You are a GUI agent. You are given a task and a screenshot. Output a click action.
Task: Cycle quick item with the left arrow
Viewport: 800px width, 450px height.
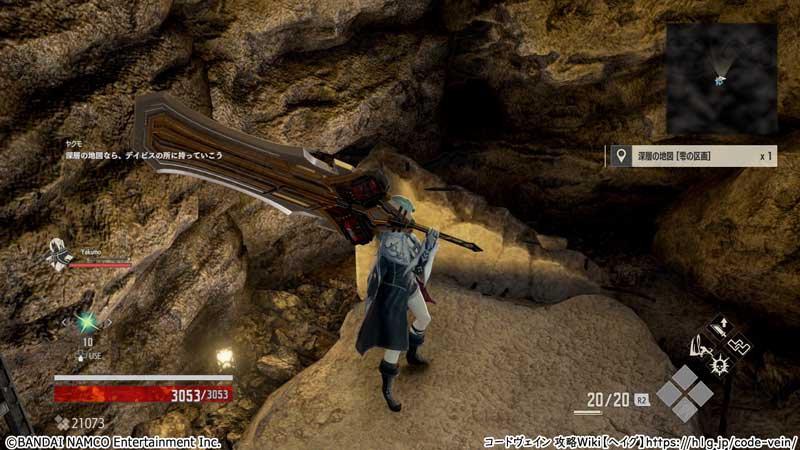tap(66, 323)
